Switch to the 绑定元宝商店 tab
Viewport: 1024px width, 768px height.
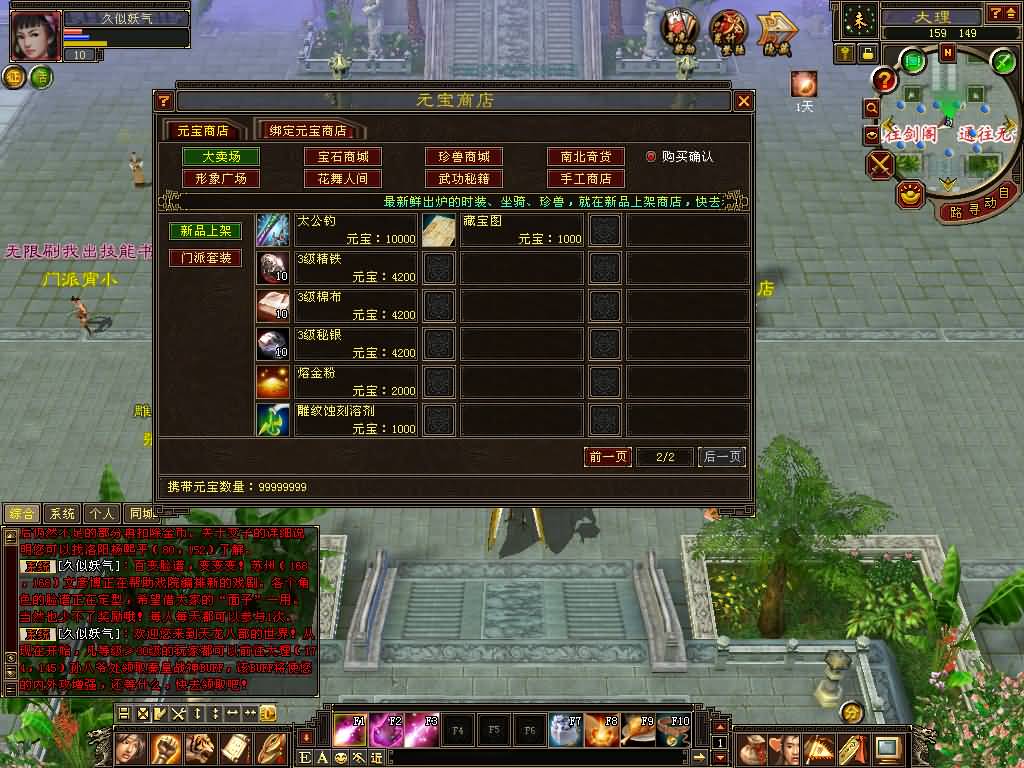pyautogui.click(x=312, y=131)
